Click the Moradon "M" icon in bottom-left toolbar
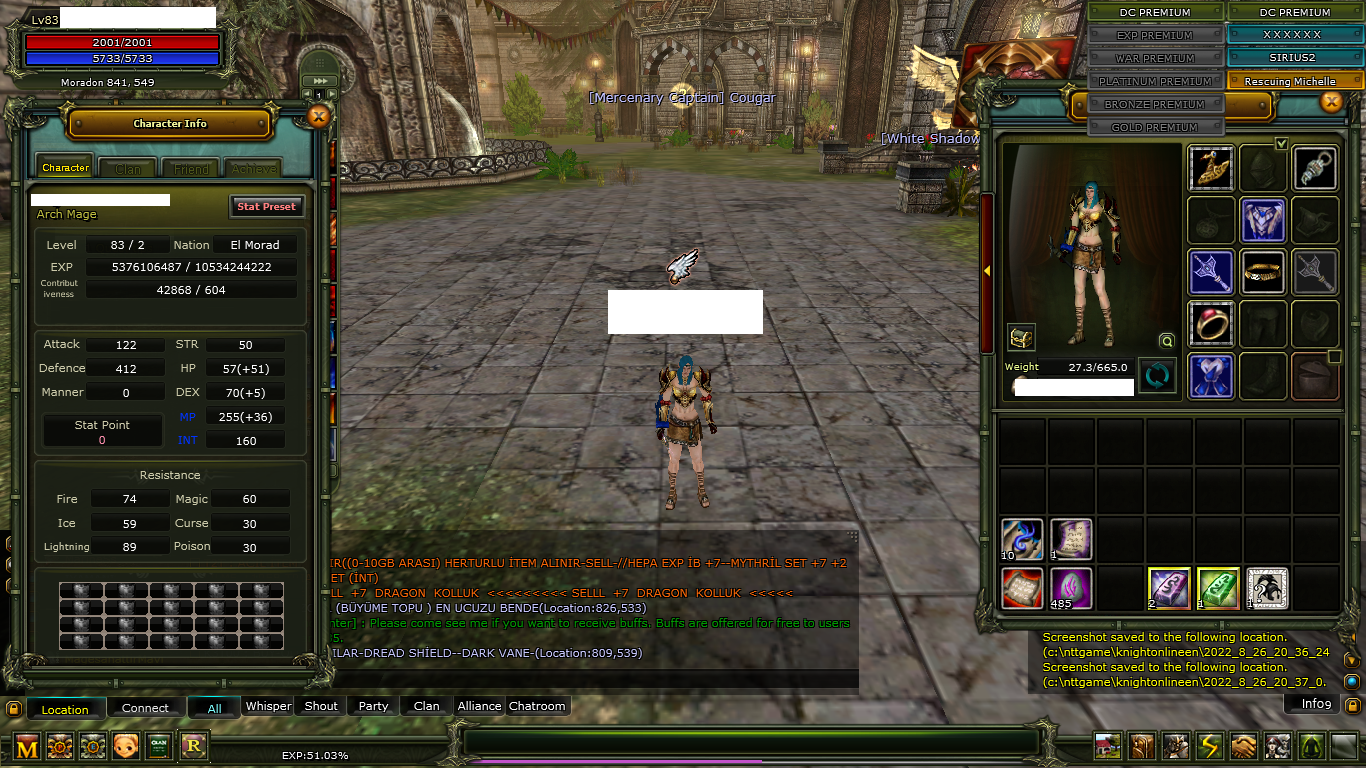Viewport: 1366px width, 768px height. (27, 746)
